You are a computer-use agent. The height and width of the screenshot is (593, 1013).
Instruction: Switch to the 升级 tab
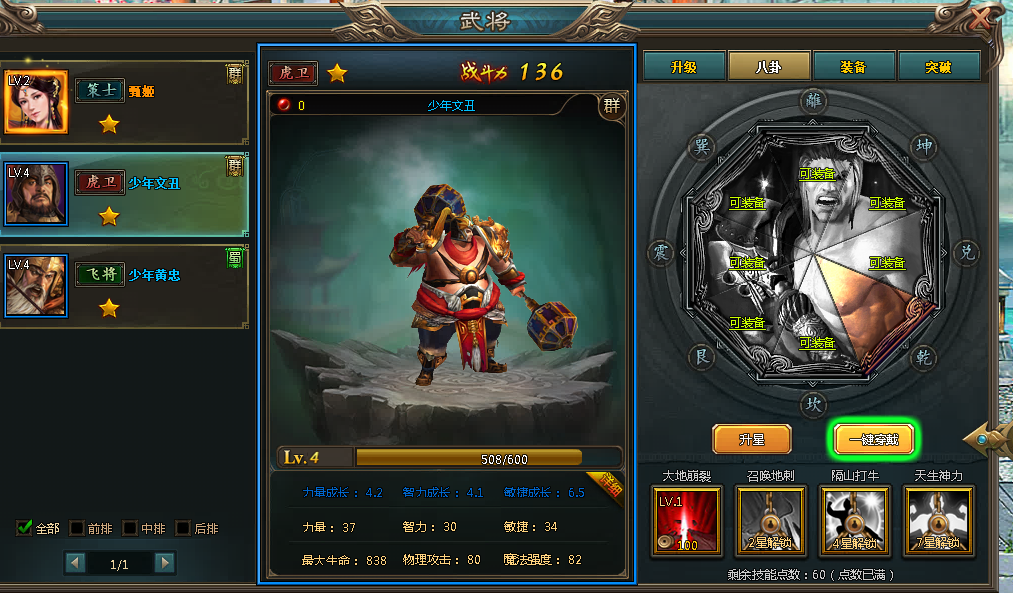pos(683,66)
